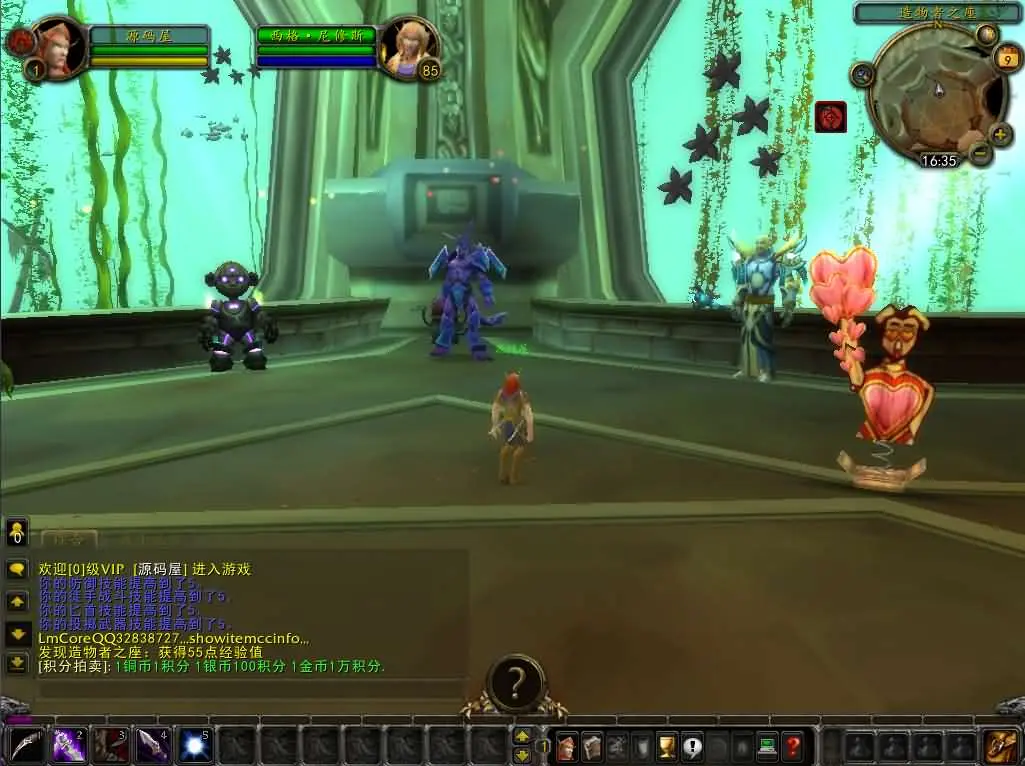Activate the glowing blue orb ability
1025x766 pixels.
coord(193,746)
